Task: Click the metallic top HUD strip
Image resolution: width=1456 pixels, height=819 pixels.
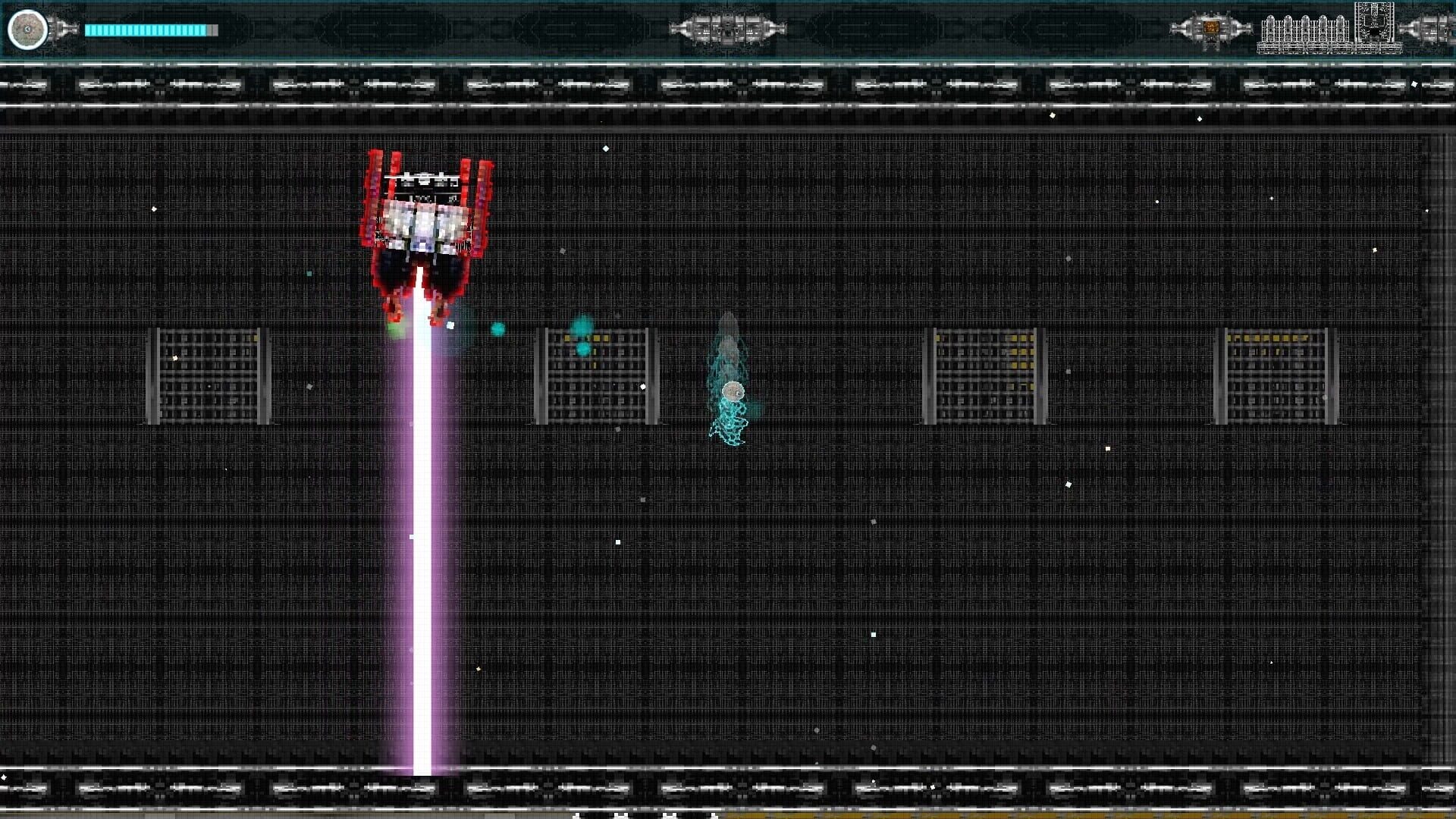Action: (728, 83)
